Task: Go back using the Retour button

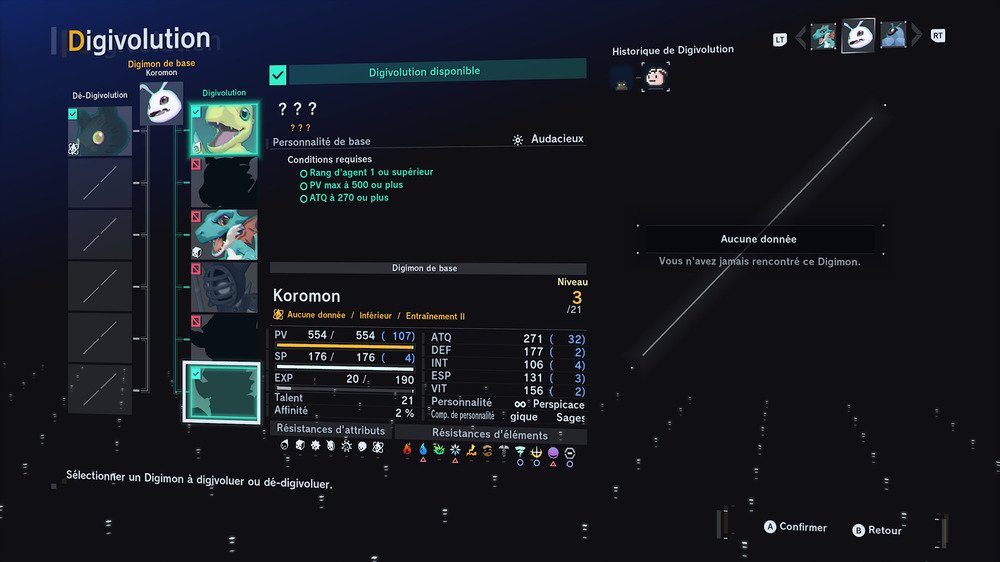Action: (x=877, y=530)
